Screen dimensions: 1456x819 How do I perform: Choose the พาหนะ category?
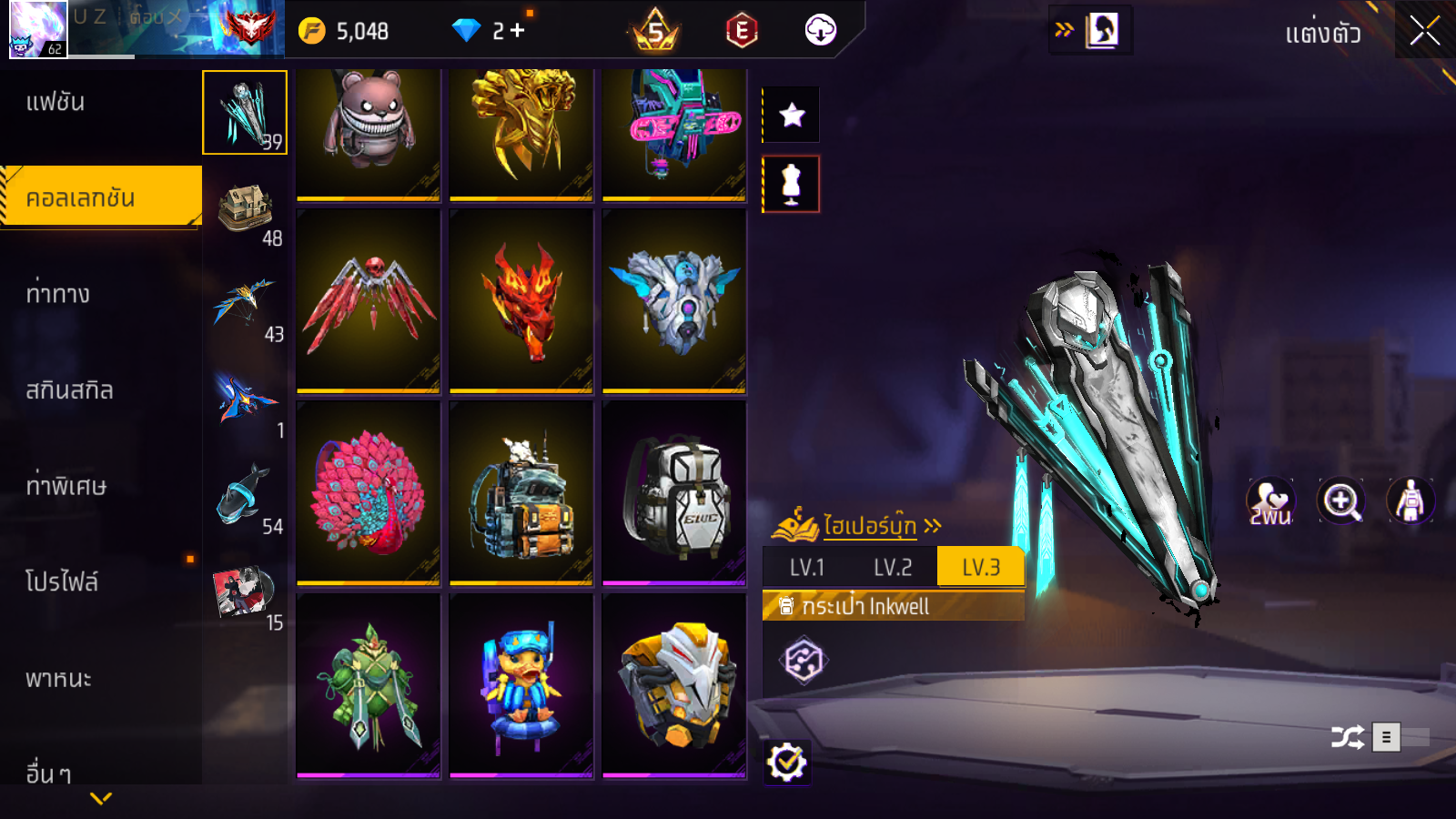click(58, 679)
